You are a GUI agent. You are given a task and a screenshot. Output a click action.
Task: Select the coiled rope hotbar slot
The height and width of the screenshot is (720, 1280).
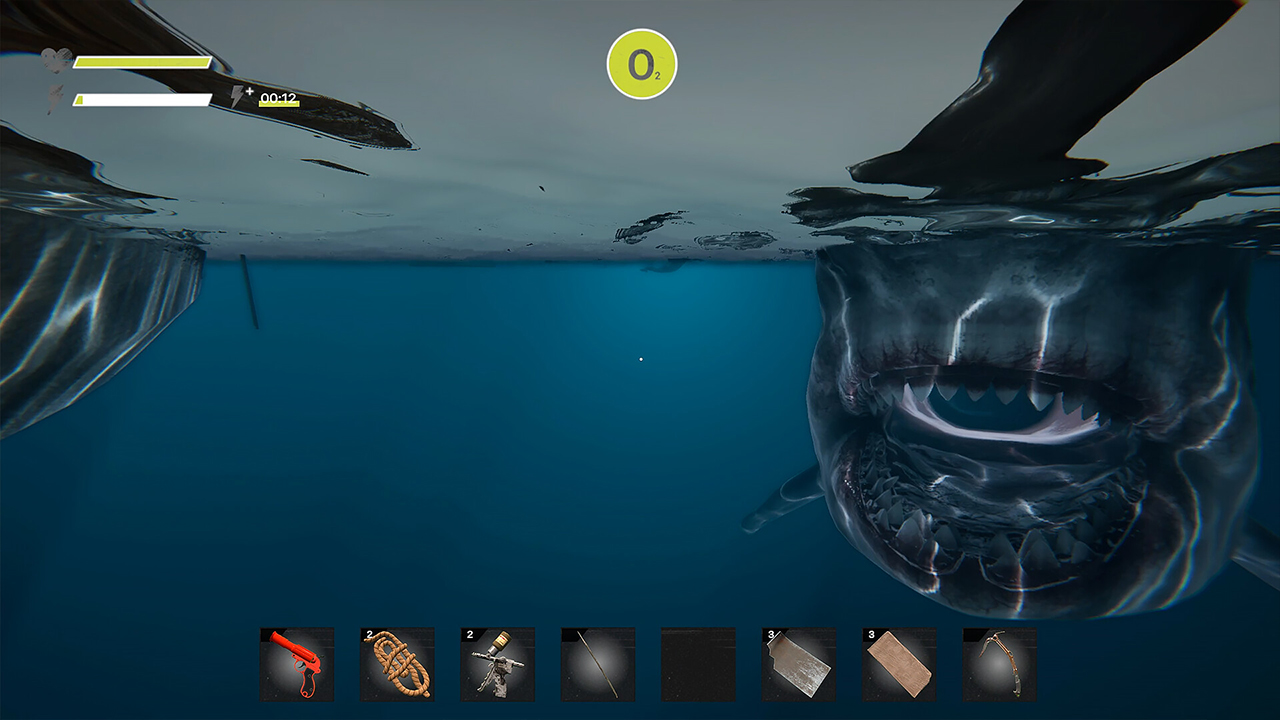399,665
